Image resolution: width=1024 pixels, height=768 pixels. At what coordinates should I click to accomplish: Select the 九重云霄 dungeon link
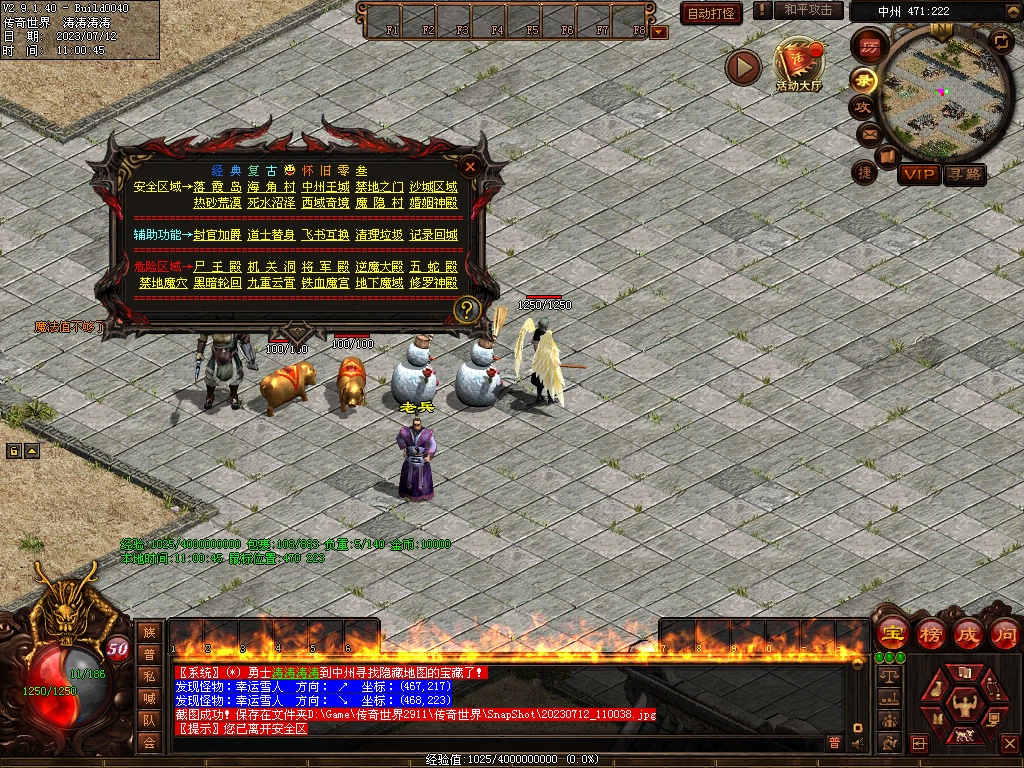pos(271,283)
